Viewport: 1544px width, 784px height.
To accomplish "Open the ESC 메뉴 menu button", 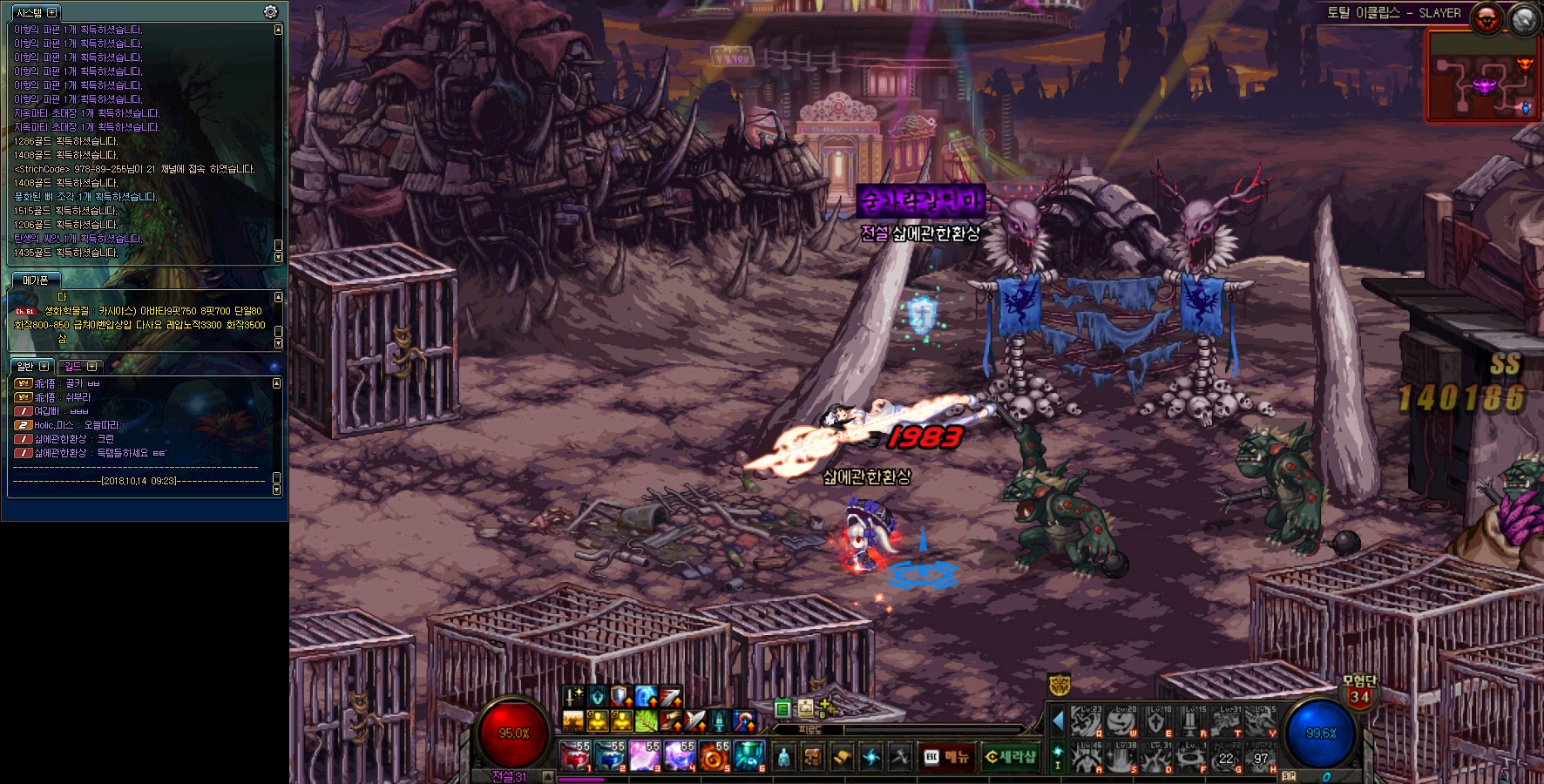I will [x=947, y=757].
